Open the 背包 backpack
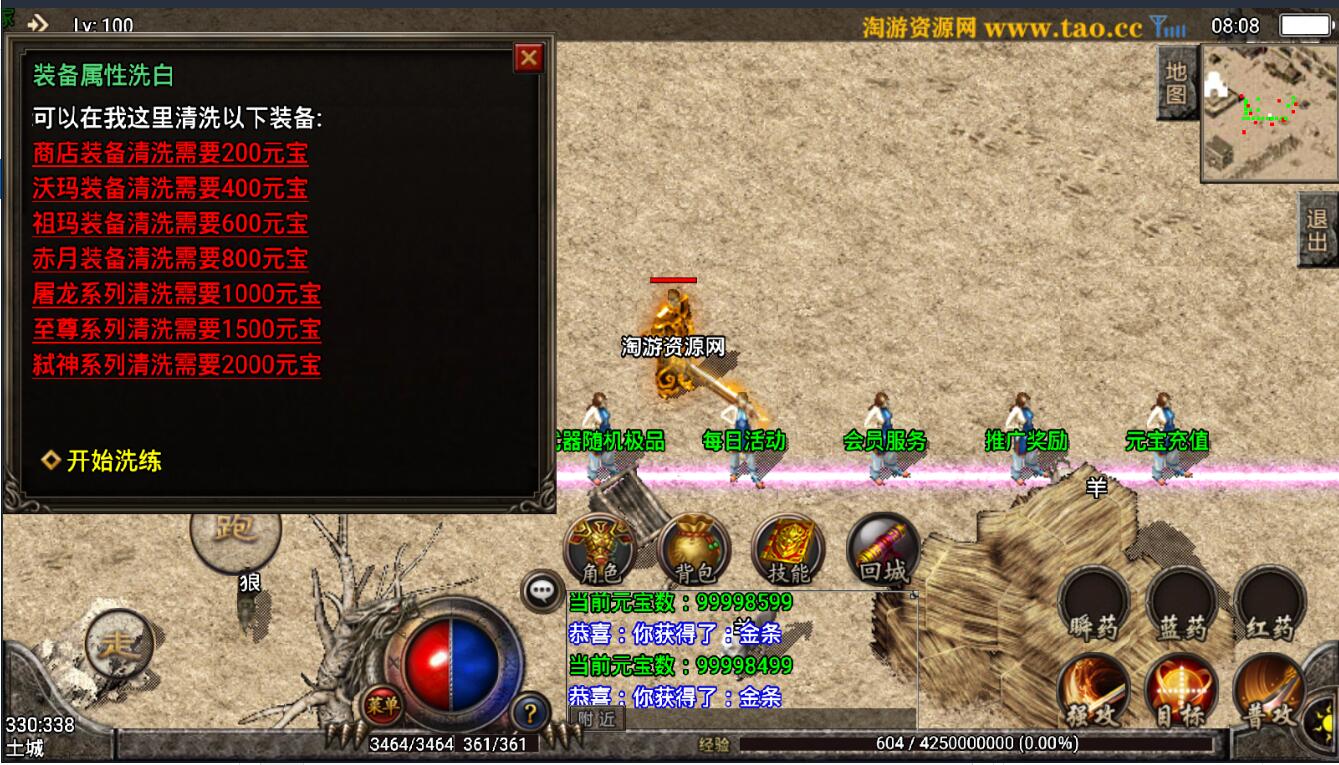1339x765 pixels. click(x=694, y=550)
